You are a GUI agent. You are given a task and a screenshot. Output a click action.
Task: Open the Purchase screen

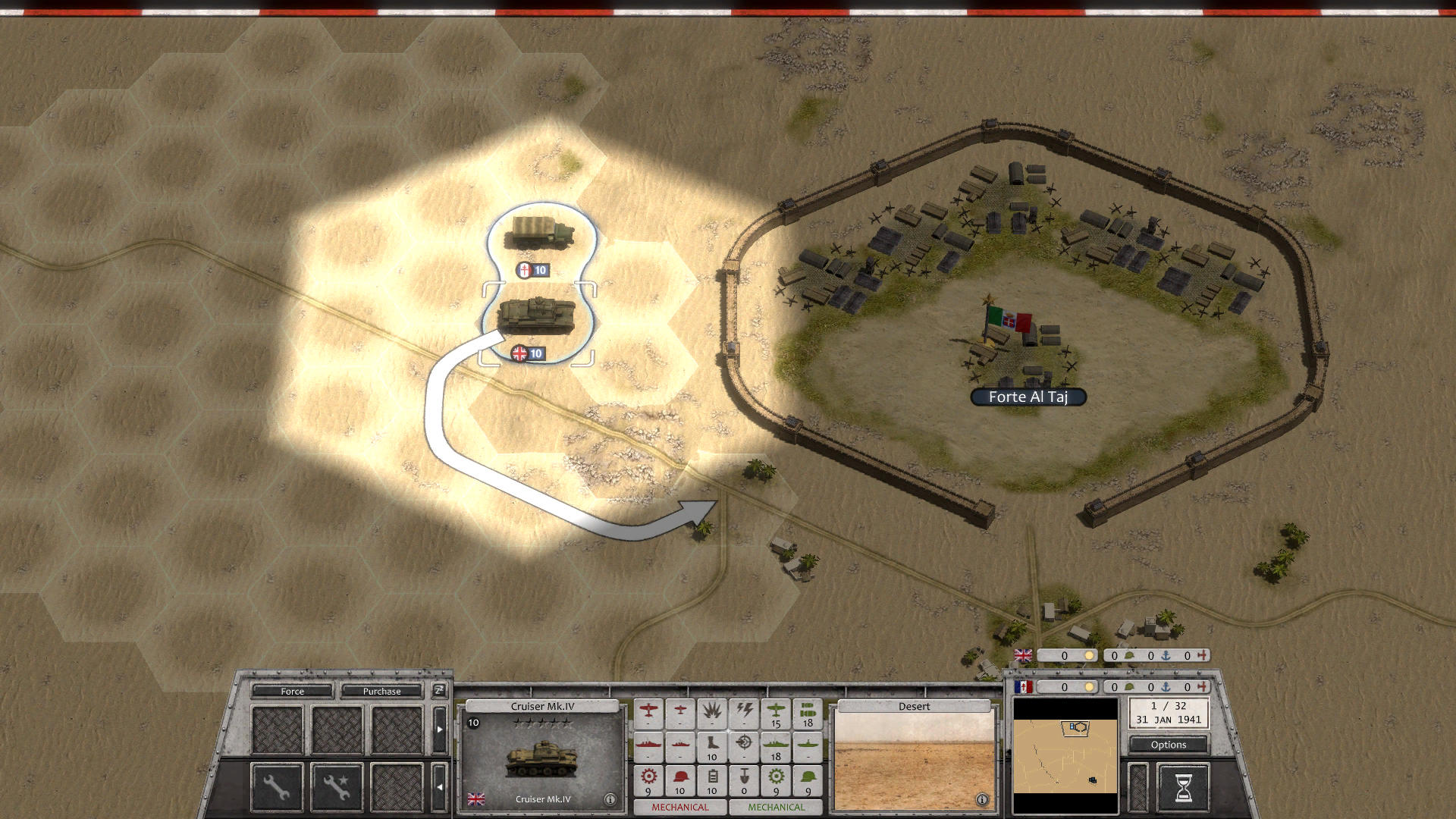(382, 691)
